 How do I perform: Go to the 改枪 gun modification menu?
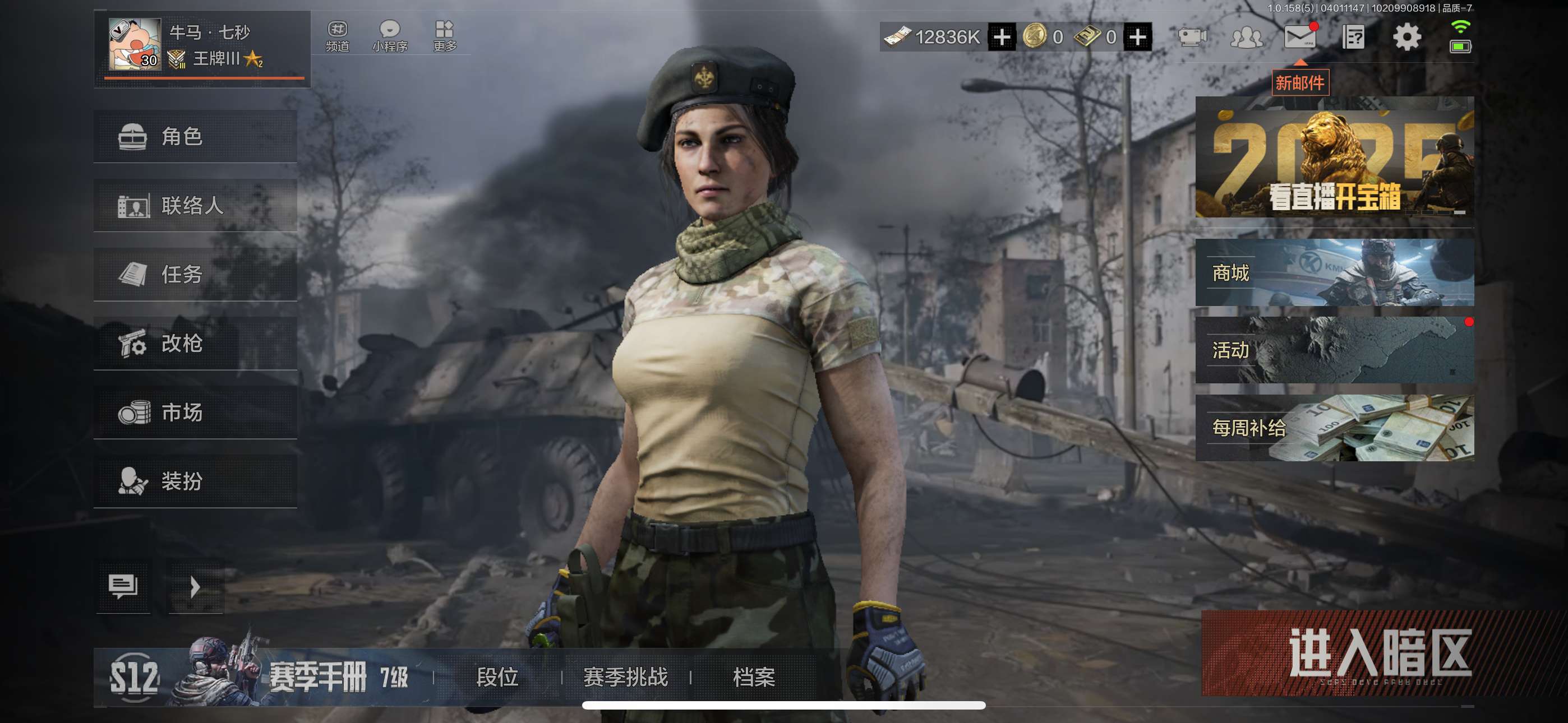tap(195, 343)
